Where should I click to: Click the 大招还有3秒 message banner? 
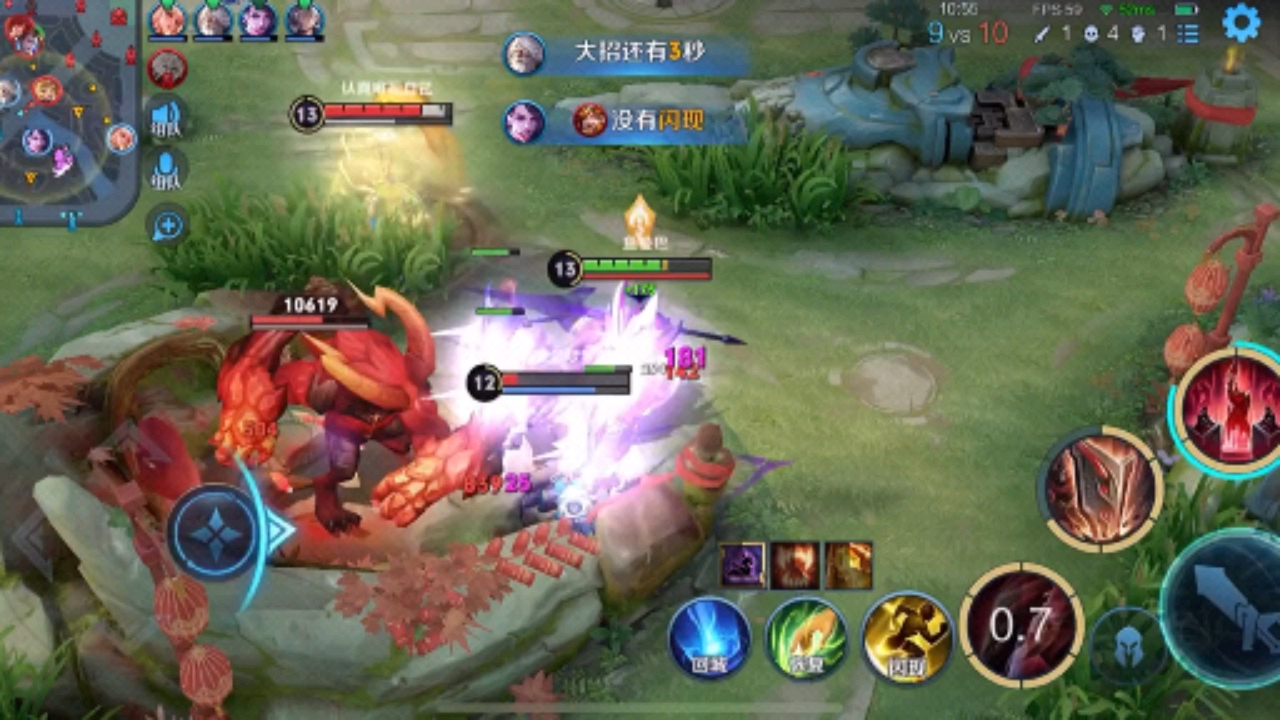point(628,54)
